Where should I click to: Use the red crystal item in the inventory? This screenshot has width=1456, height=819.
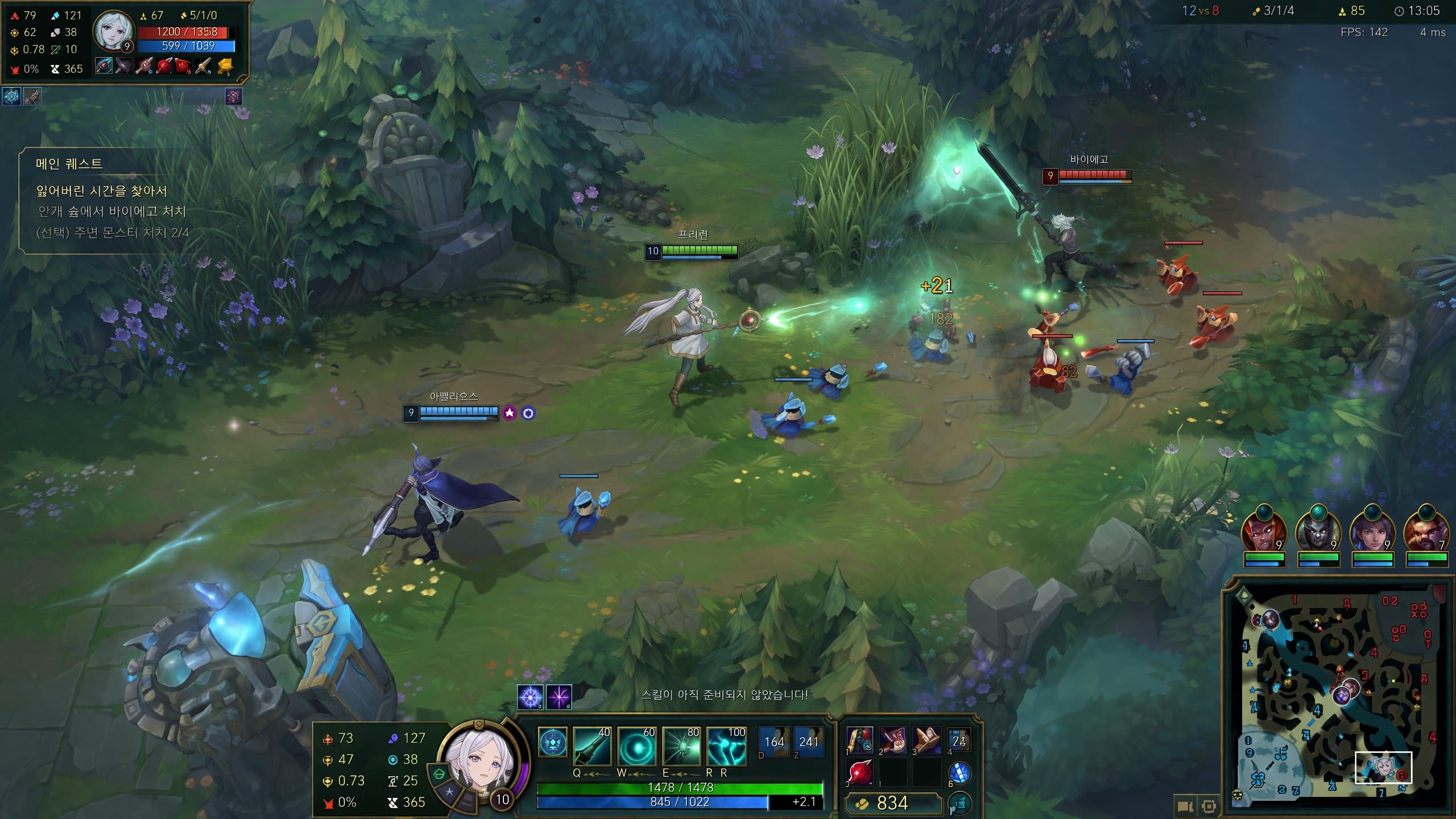click(859, 773)
